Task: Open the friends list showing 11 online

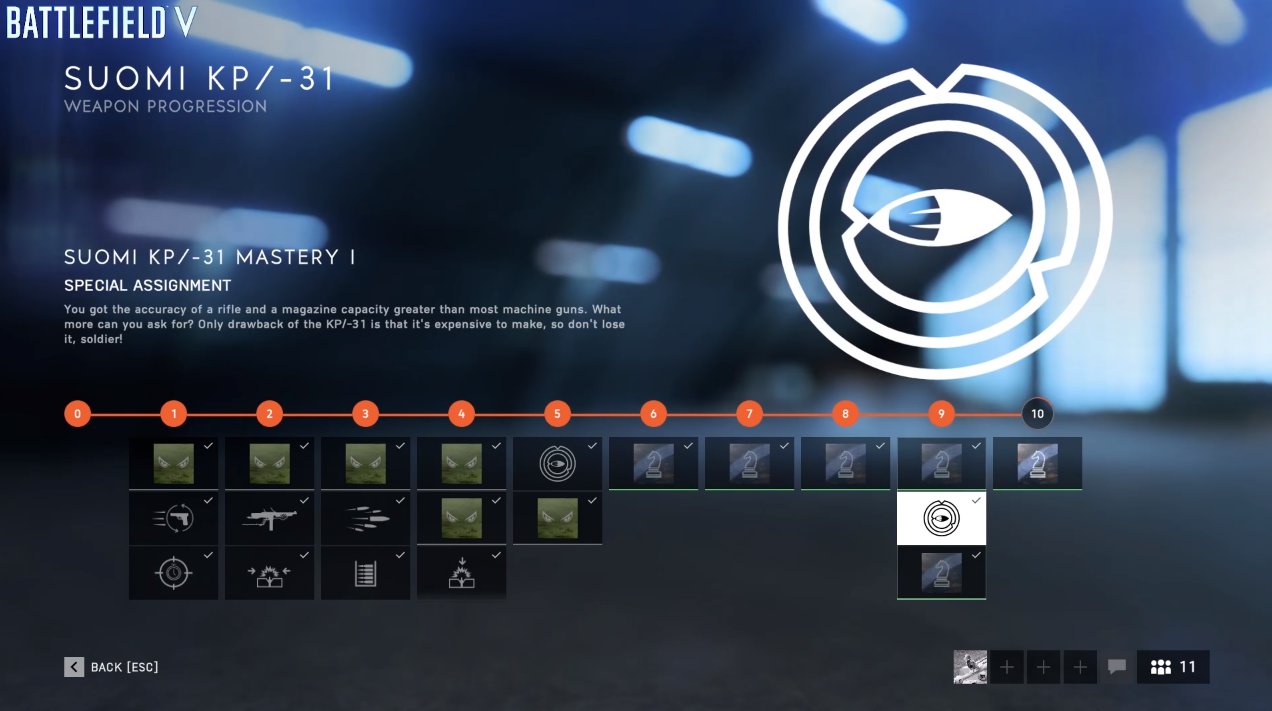Action: tap(1173, 667)
